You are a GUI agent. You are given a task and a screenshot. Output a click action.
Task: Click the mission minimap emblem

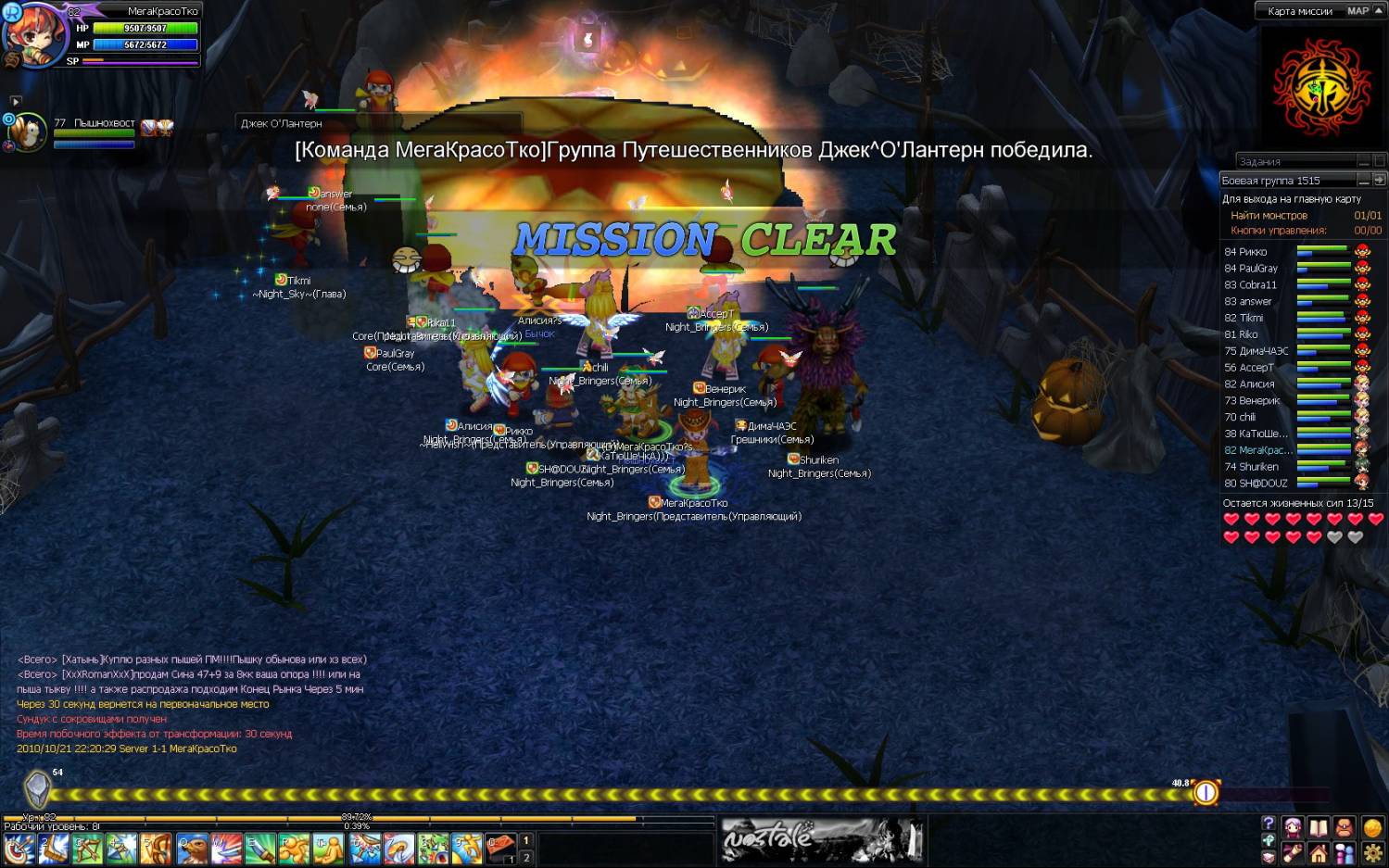click(x=1321, y=90)
